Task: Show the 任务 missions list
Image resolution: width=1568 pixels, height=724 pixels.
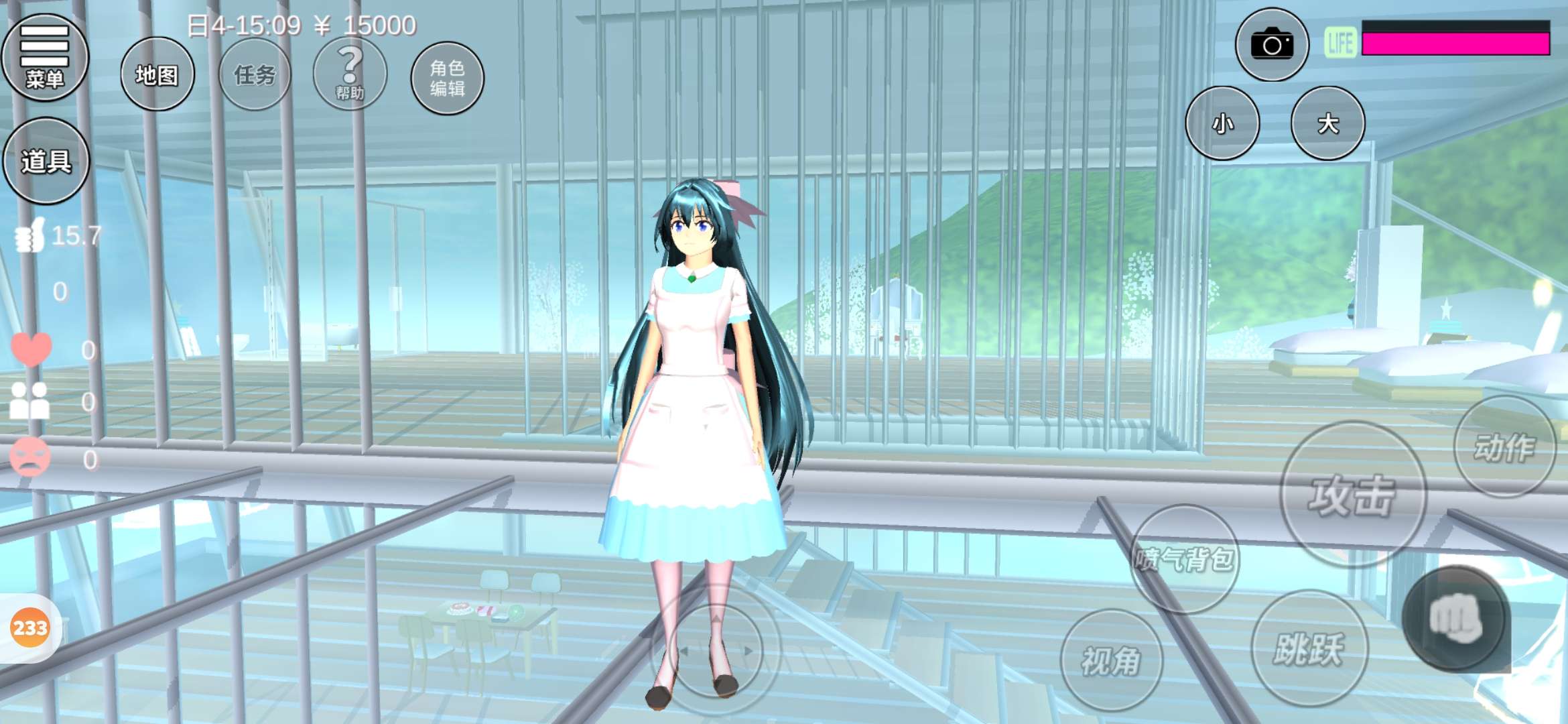Action: pos(255,74)
